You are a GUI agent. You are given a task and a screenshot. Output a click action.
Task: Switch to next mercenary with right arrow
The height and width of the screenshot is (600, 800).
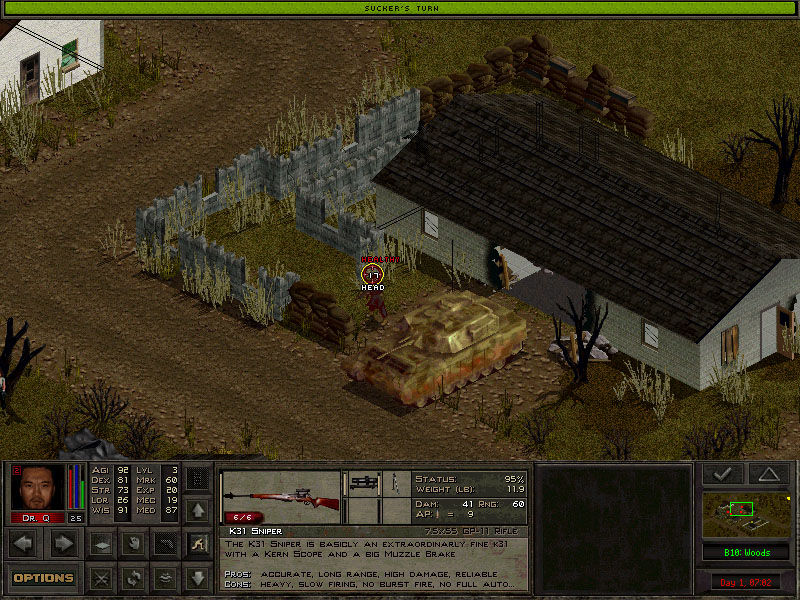pyautogui.click(x=63, y=545)
